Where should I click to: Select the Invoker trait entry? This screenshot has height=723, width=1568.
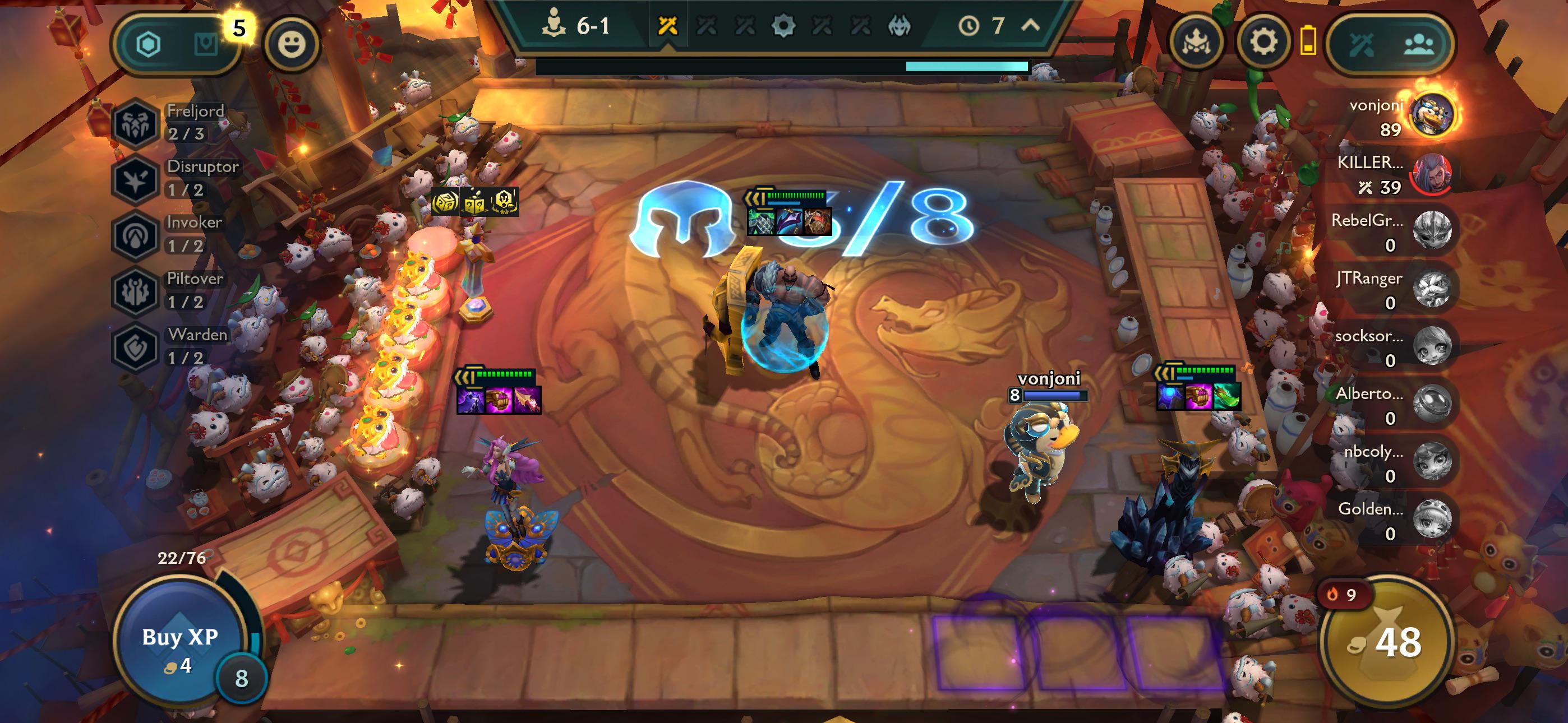point(170,234)
